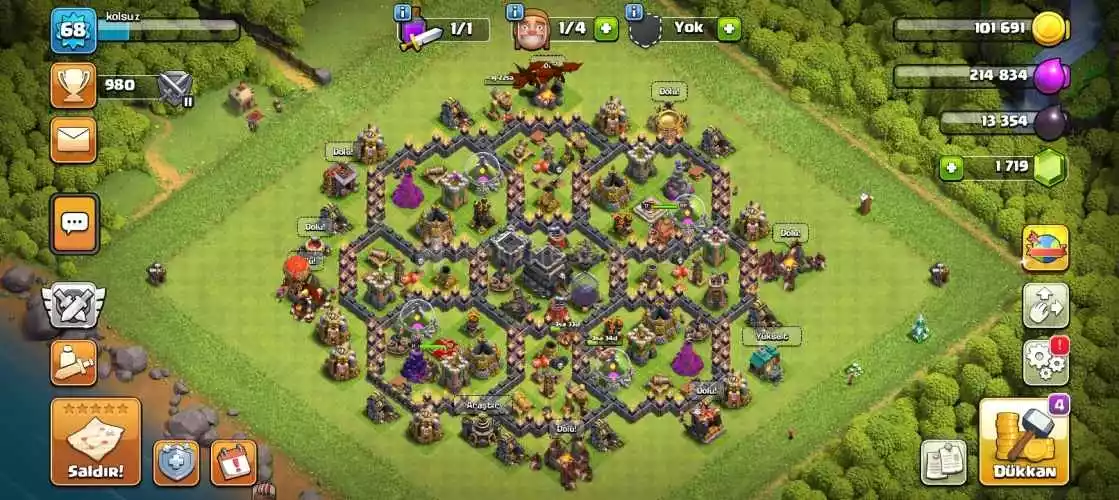Add gems with the green plus button

951,168
